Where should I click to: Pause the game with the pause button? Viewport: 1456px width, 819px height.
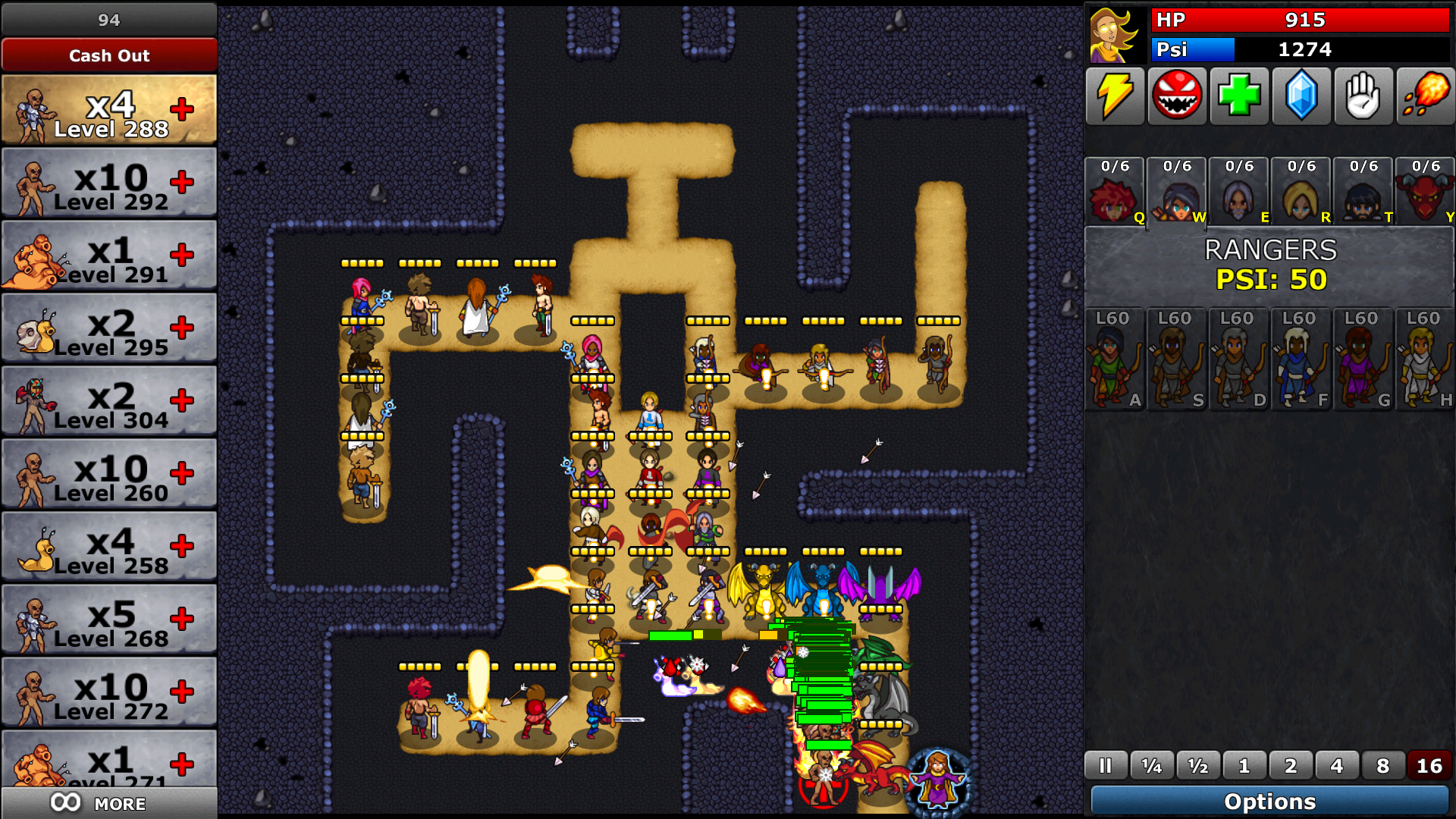[x=1105, y=766]
